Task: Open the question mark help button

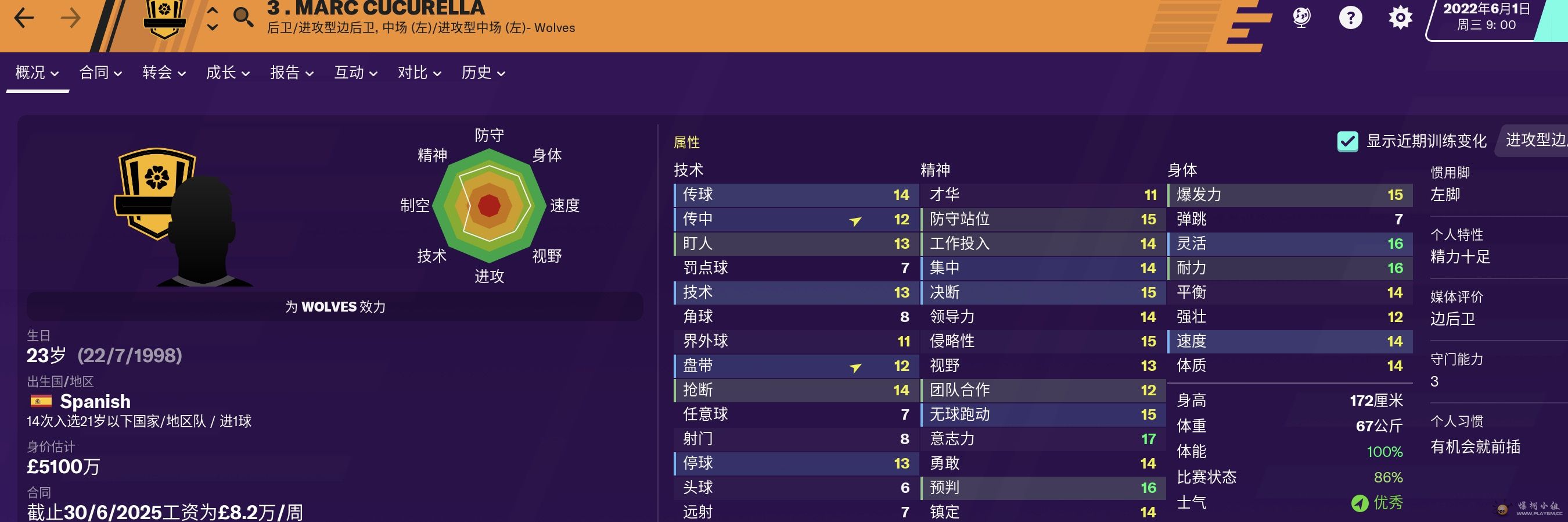Action: click(1350, 17)
